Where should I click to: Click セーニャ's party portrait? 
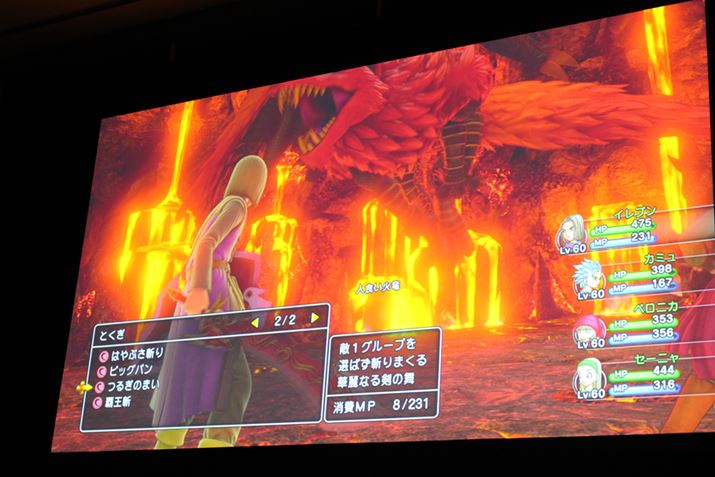coord(587,377)
